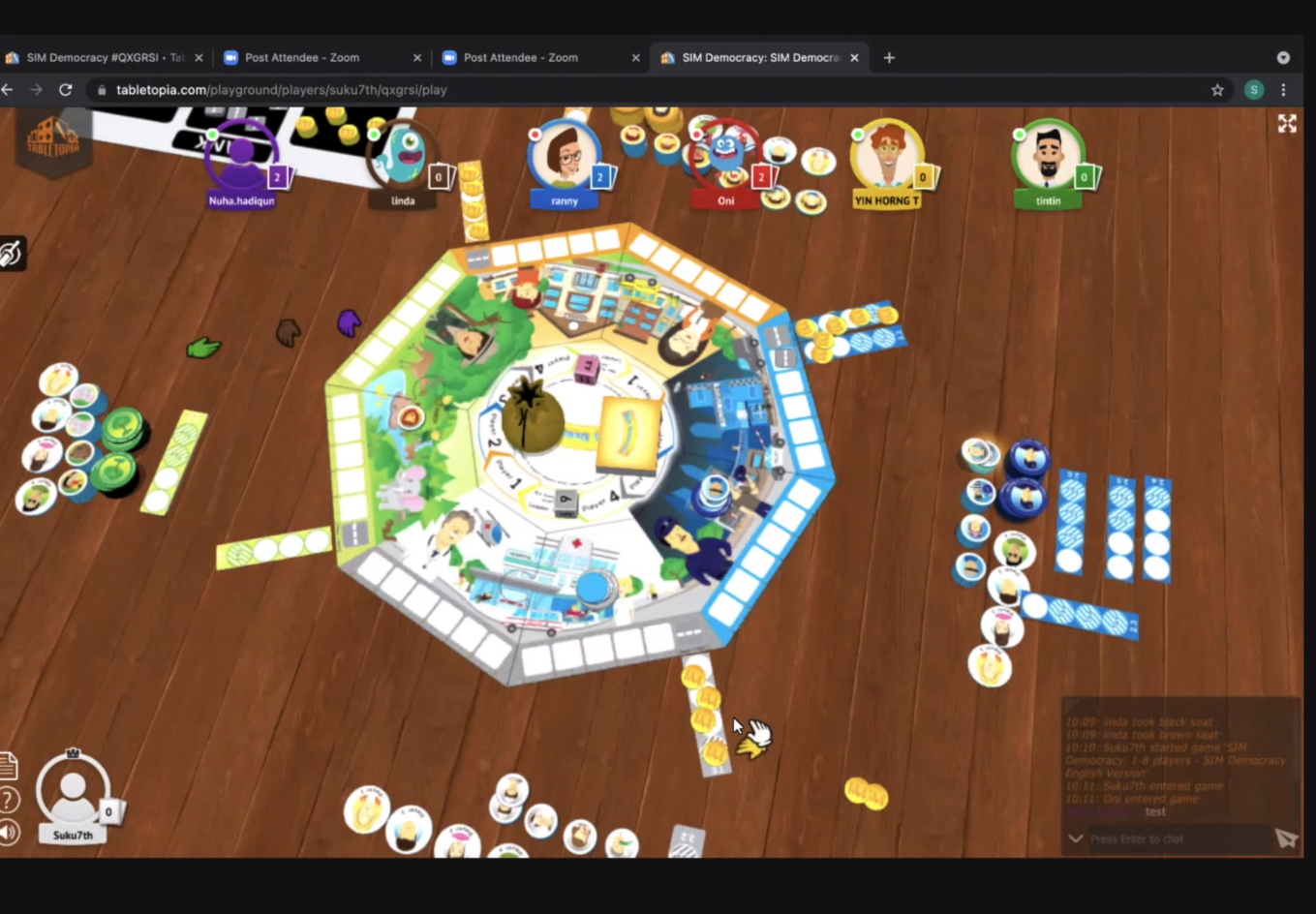Viewport: 1316px width, 914px height.
Task: Enter fullscreen mode
Action: click(1288, 124)
